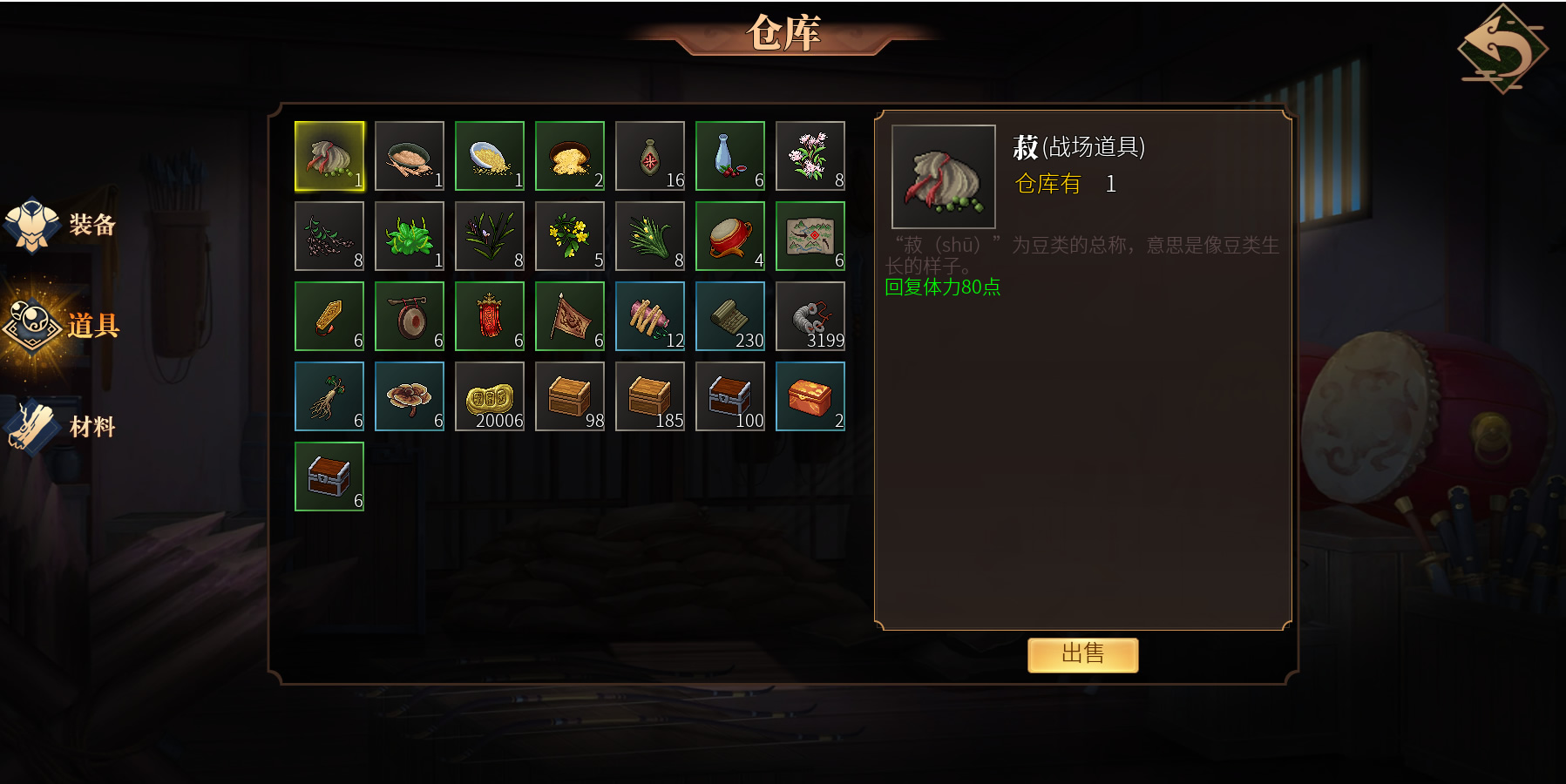Viewport: 1566px width, 784px height.
Task: Click the gold ingot stack of 20006
Action: [x=490, y=396]
